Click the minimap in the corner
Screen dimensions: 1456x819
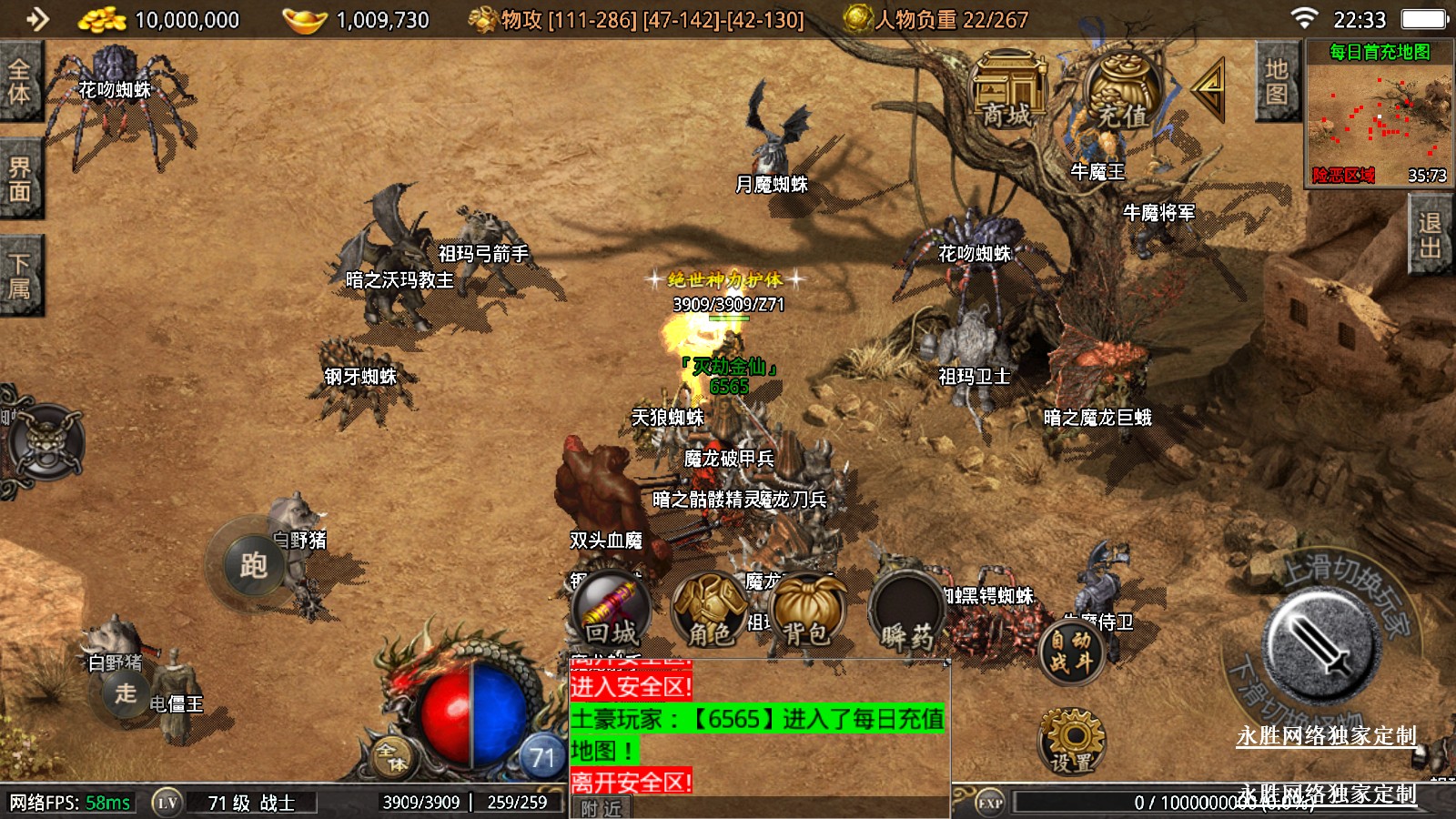(x=1379, y=114)
